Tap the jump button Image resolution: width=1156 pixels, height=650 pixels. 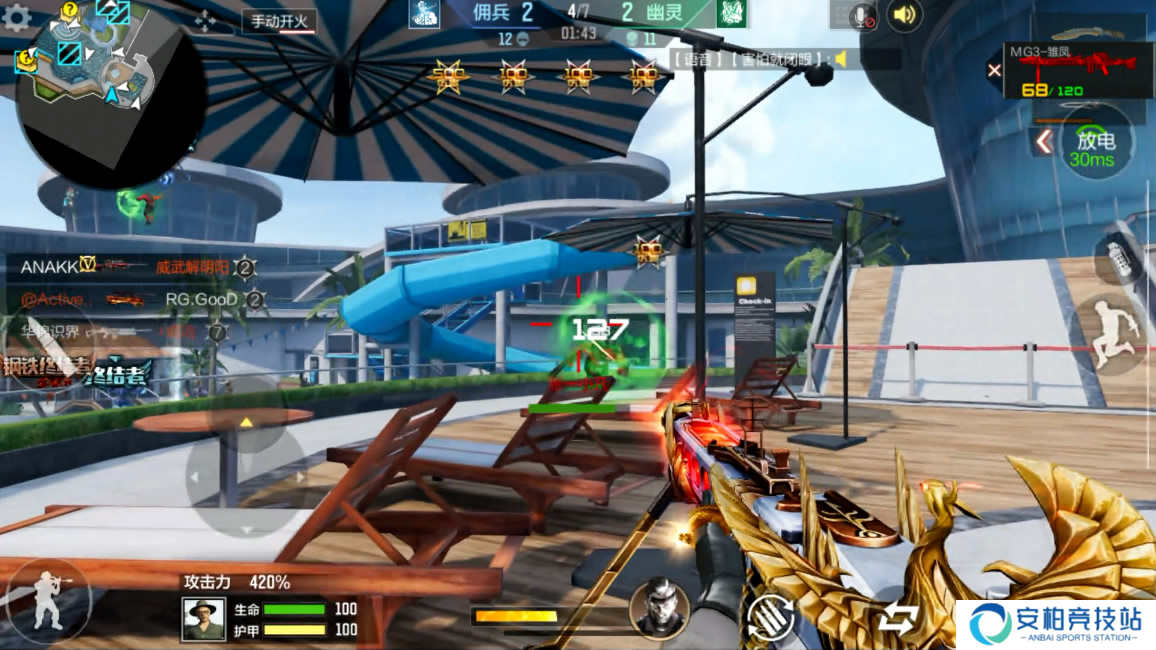(1111, 337)
